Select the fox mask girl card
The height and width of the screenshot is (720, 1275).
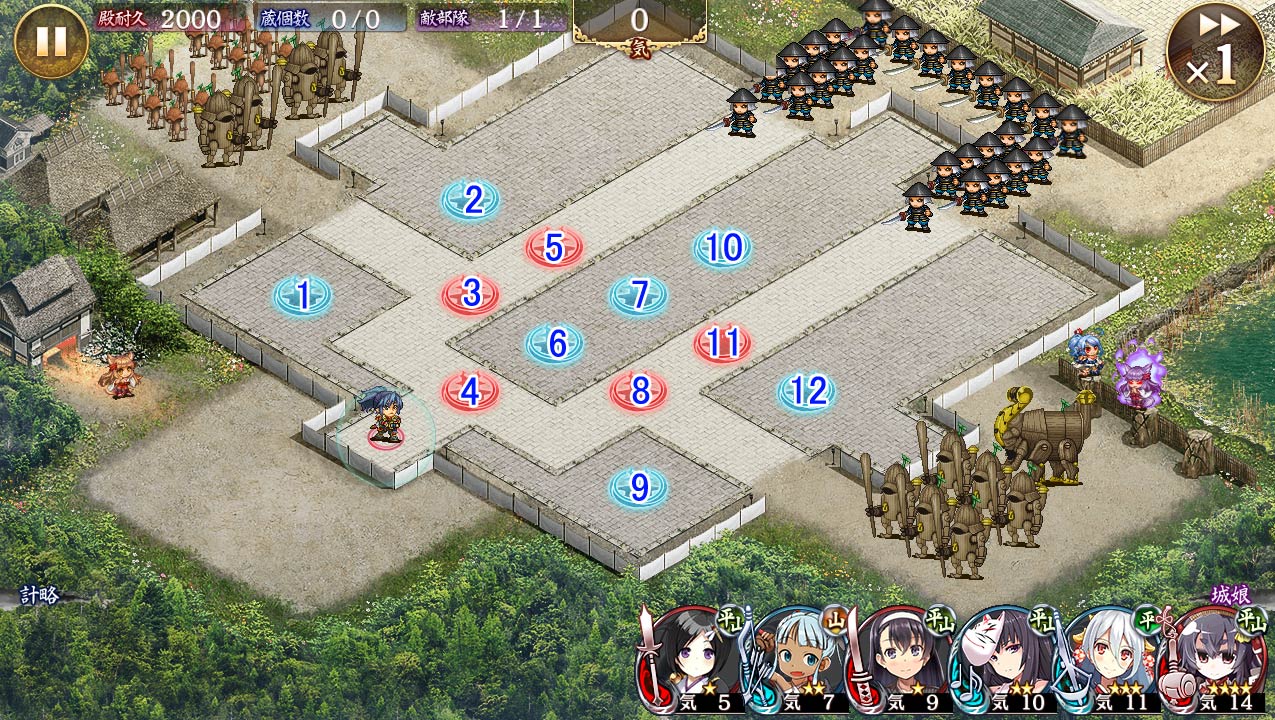[1005, 660]
